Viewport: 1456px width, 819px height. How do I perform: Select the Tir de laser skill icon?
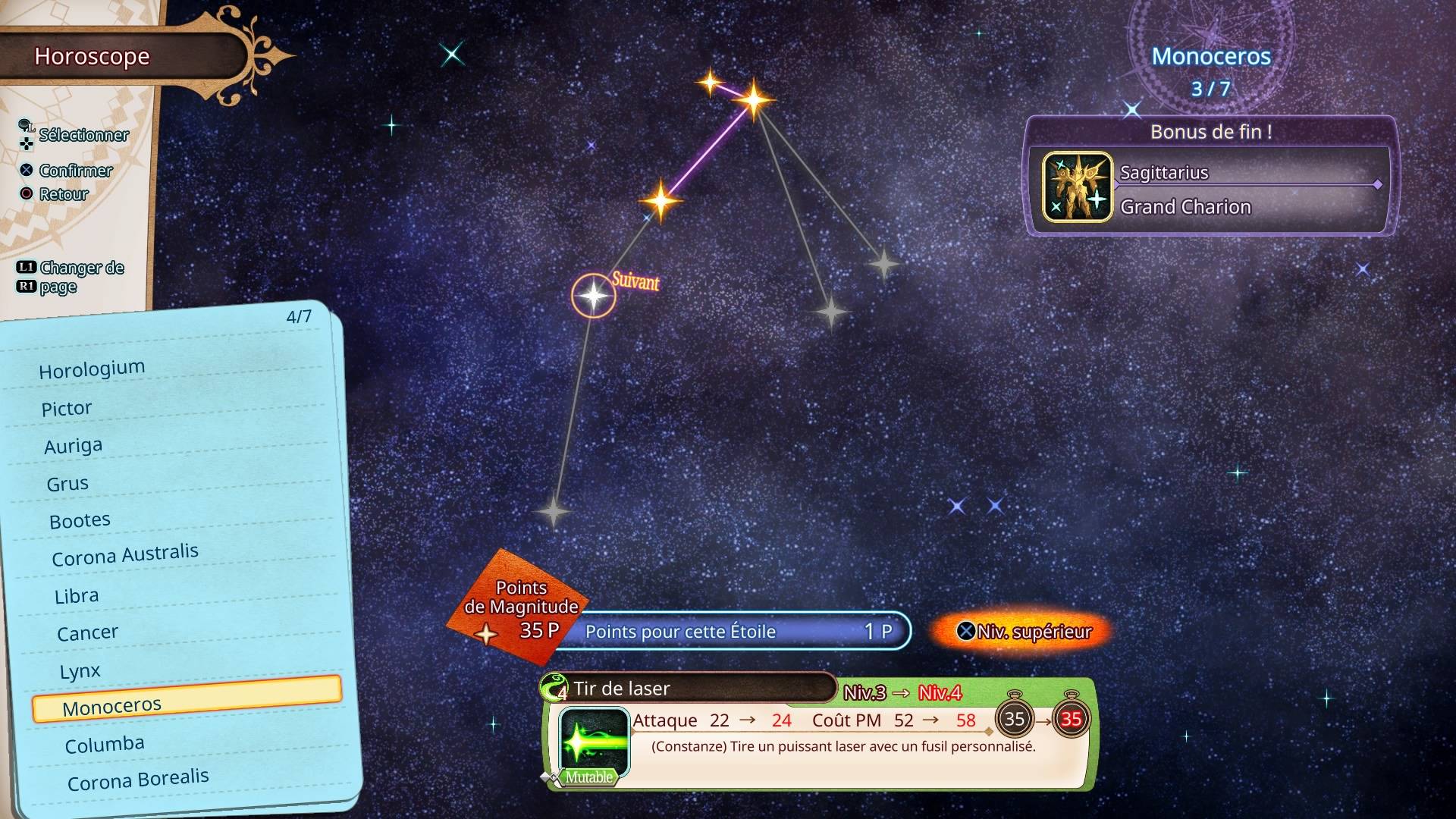pyautogui.click(x=594, y=741)
